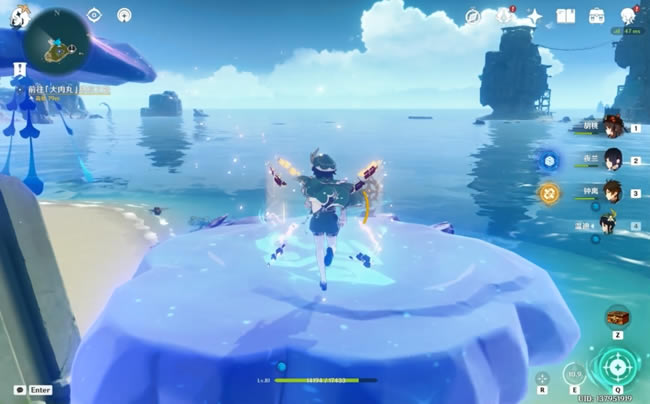Click the blue cube icon beside 夜兰
Image resolution: width=650 pixels, height=404 pixels.
(x=549, y=160)
